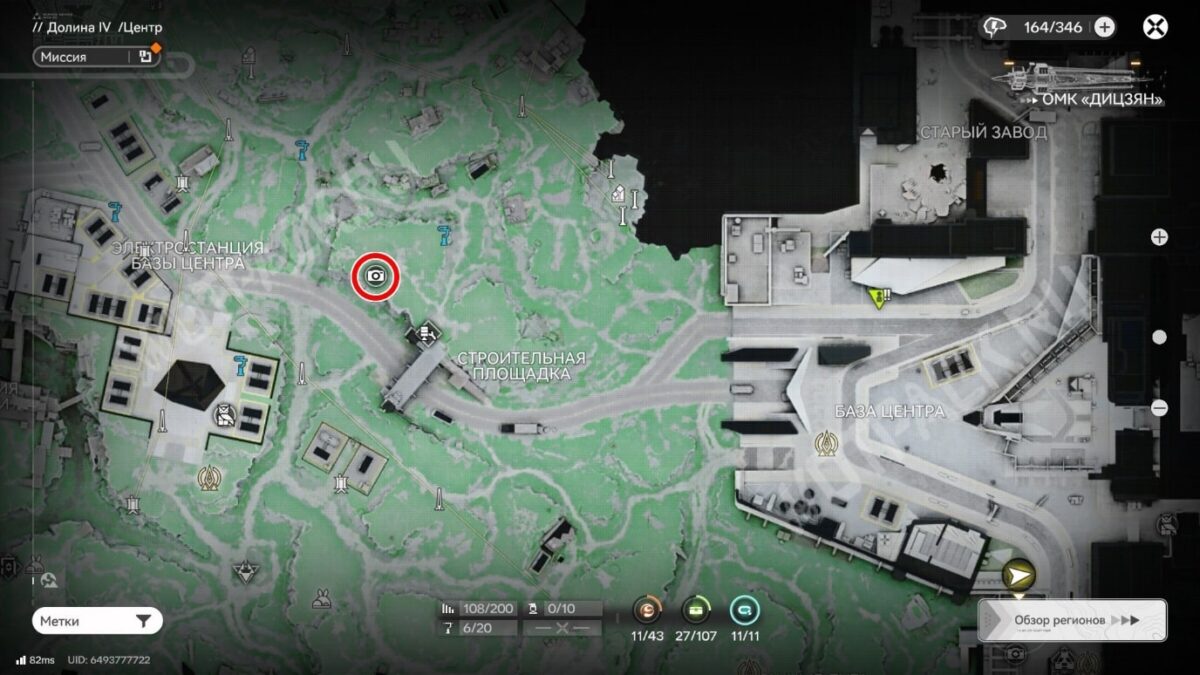Click the teal collectible counter icon 11/11
This screenshot has height=675, width=1200.
click(744, 609)
